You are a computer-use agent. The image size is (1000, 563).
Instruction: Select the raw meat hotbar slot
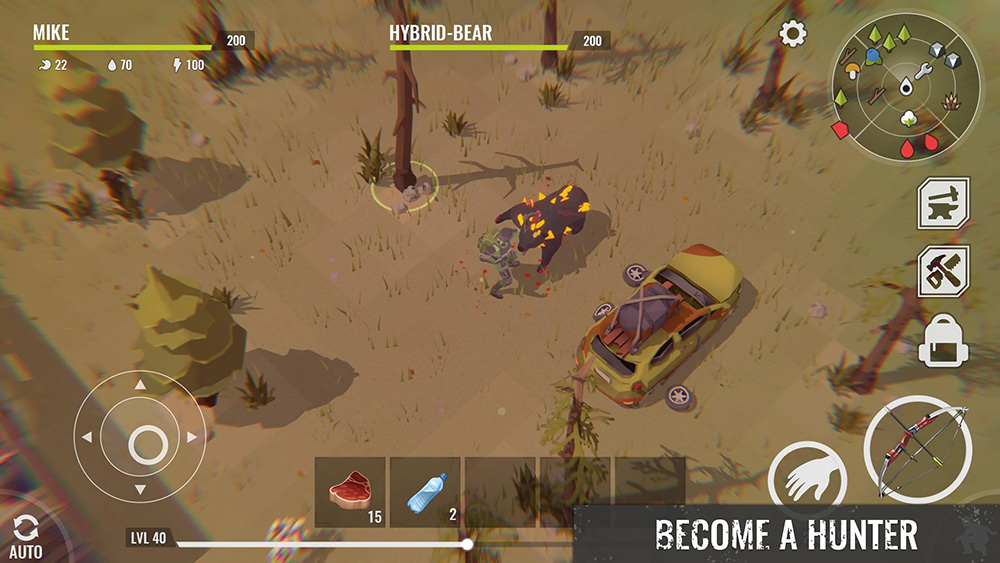pos(350,492)
